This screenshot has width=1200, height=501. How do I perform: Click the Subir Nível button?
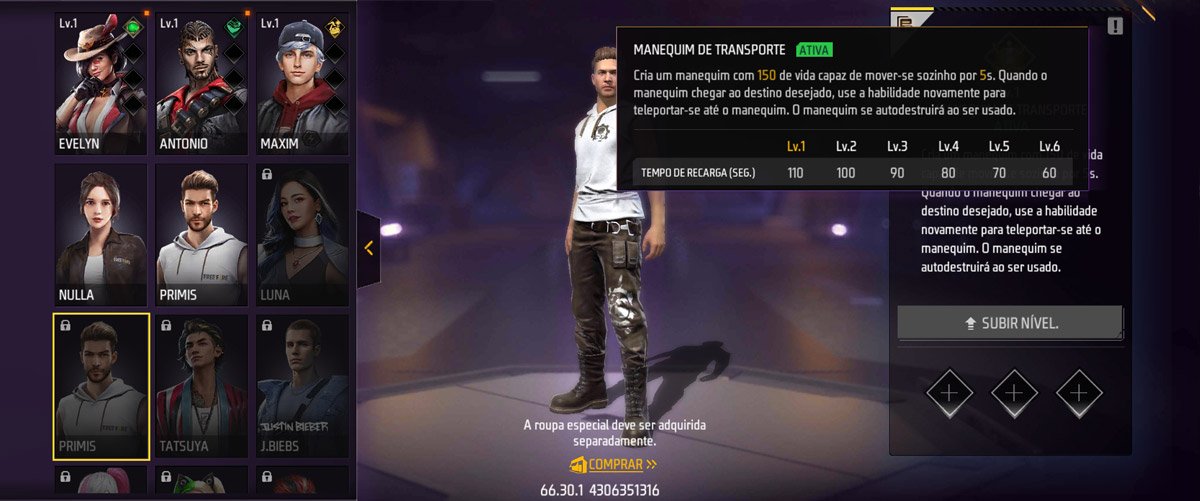click(x=1009, y=323)
